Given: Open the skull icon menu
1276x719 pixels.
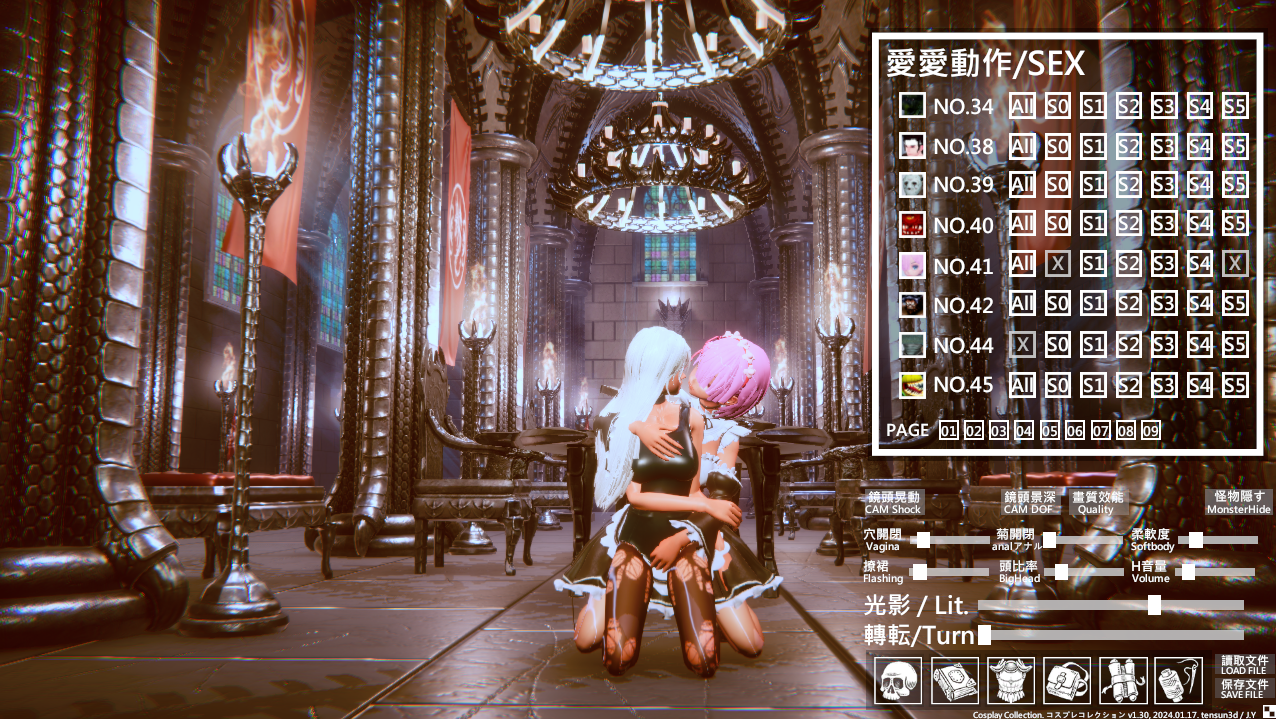Looking at the screenshot, I should (897, 680).
